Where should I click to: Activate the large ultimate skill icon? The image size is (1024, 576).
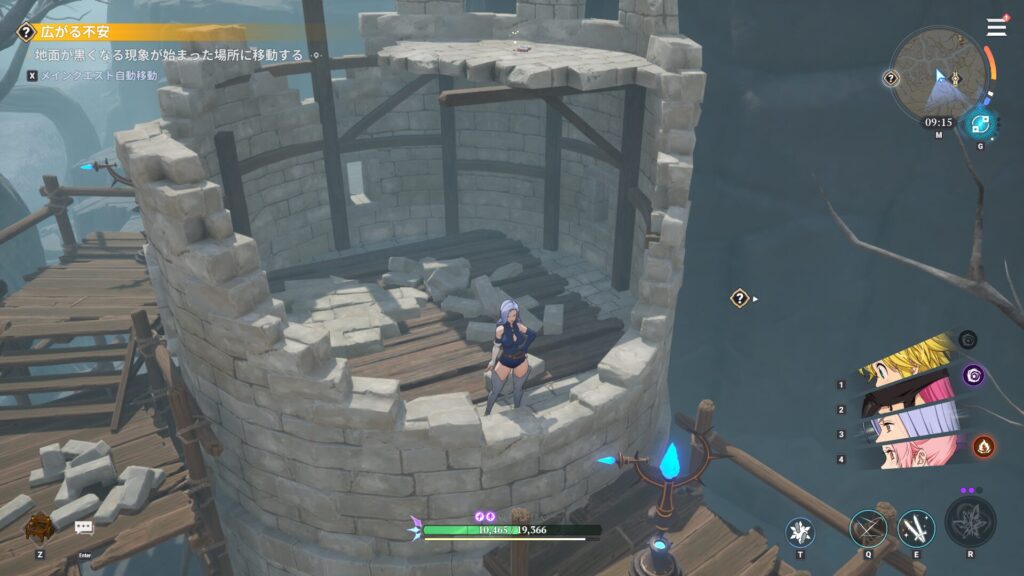[969, 523]
